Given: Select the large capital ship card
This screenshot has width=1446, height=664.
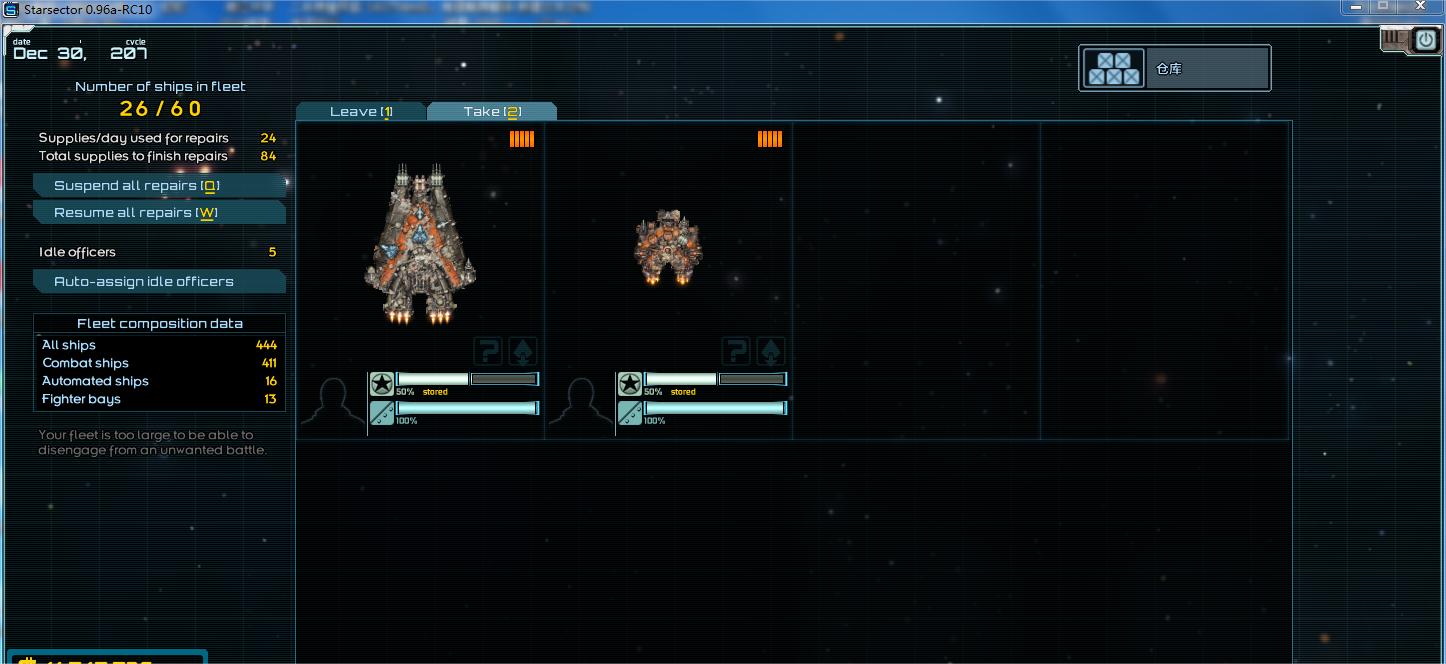Looking at the screenshot, I should (420, 245).
